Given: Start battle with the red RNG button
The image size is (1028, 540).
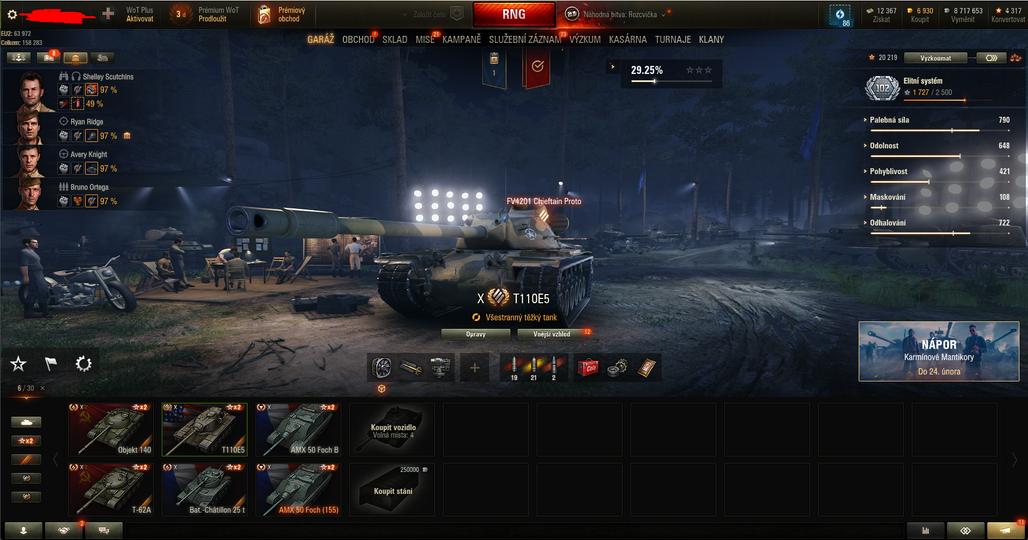Looking at the screenshot, I should click(513, 15).
